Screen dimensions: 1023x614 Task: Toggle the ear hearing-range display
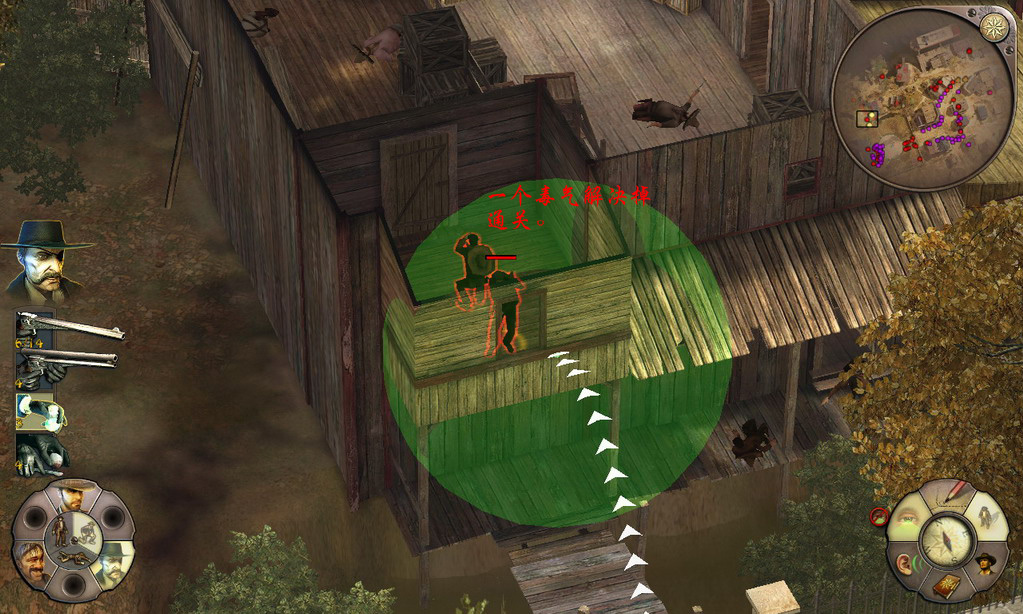pyautogui.click(x=906, y=565)
